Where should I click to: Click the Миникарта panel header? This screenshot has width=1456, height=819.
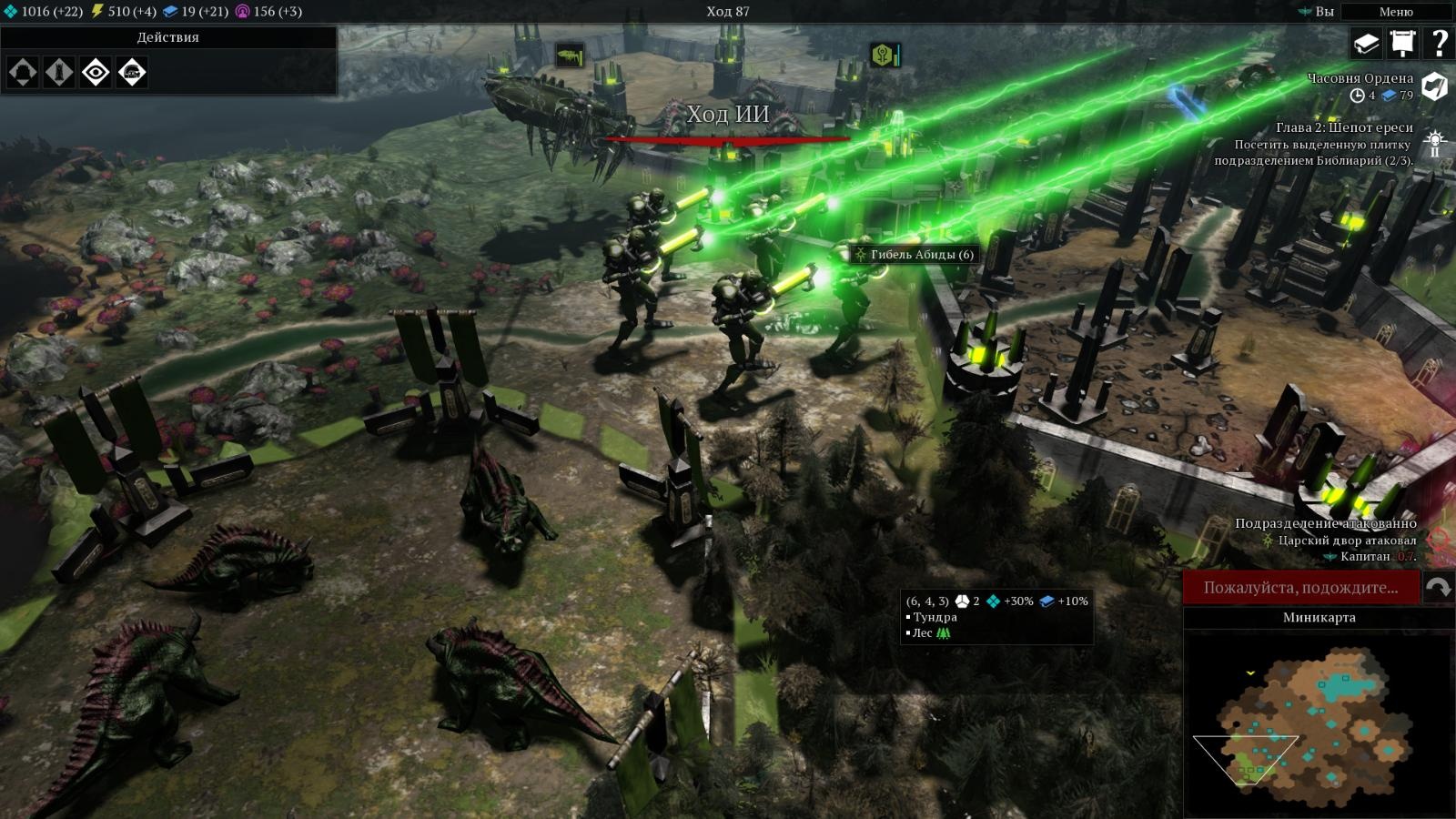point(1319,617)
